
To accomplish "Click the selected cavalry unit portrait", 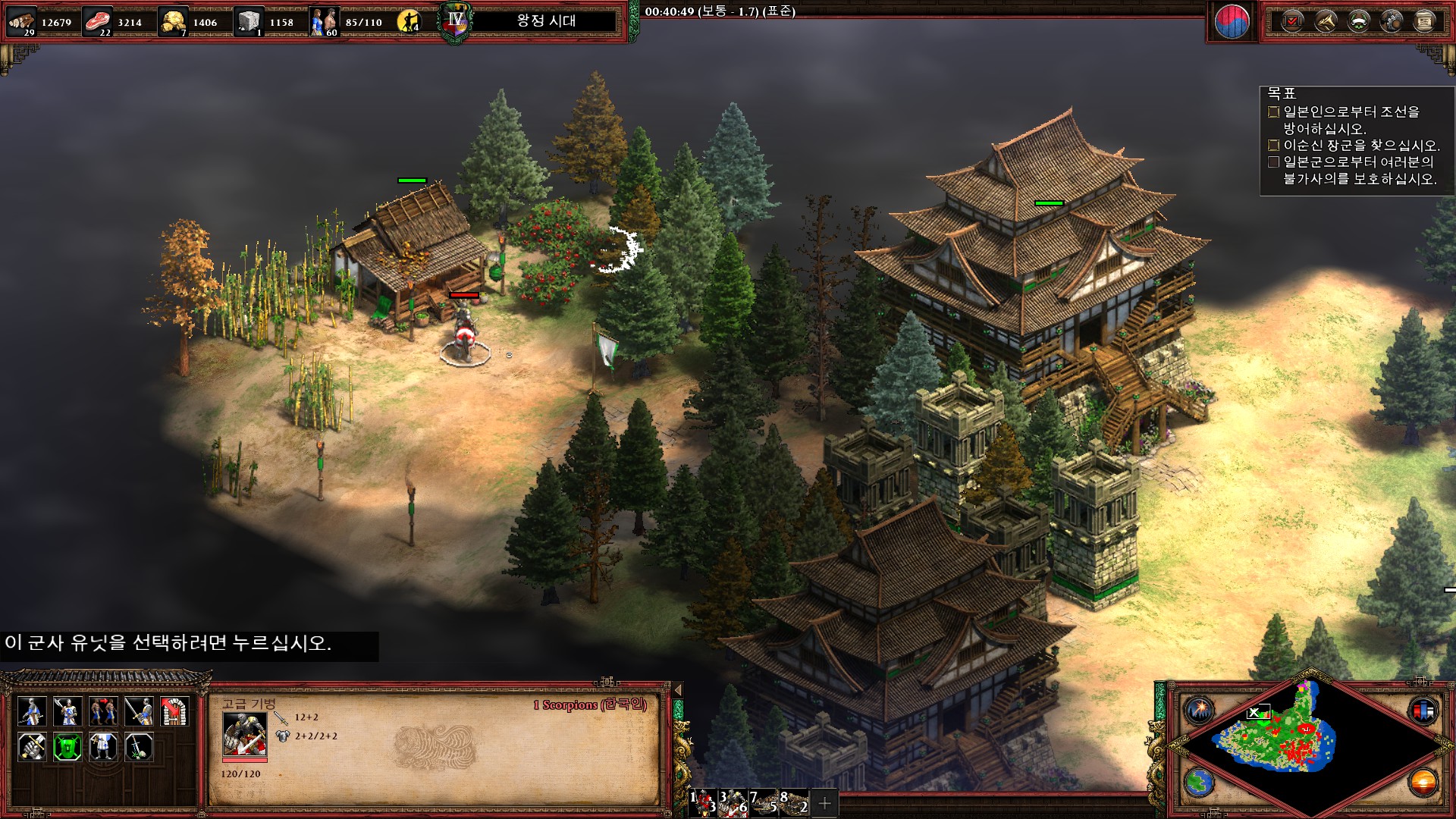I will tap(244, 733).
